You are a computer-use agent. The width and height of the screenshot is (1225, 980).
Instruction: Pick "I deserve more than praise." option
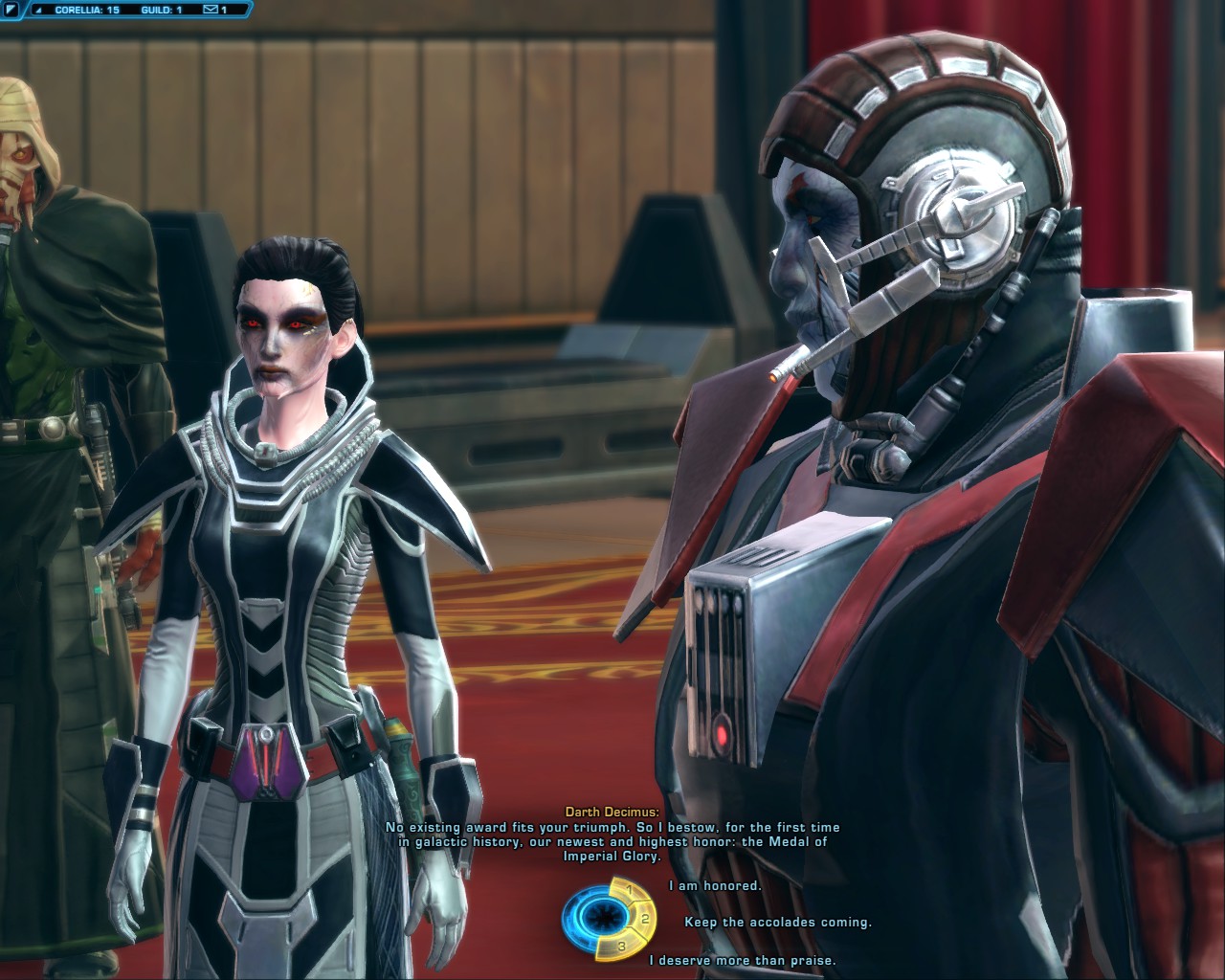click(742, 960)
